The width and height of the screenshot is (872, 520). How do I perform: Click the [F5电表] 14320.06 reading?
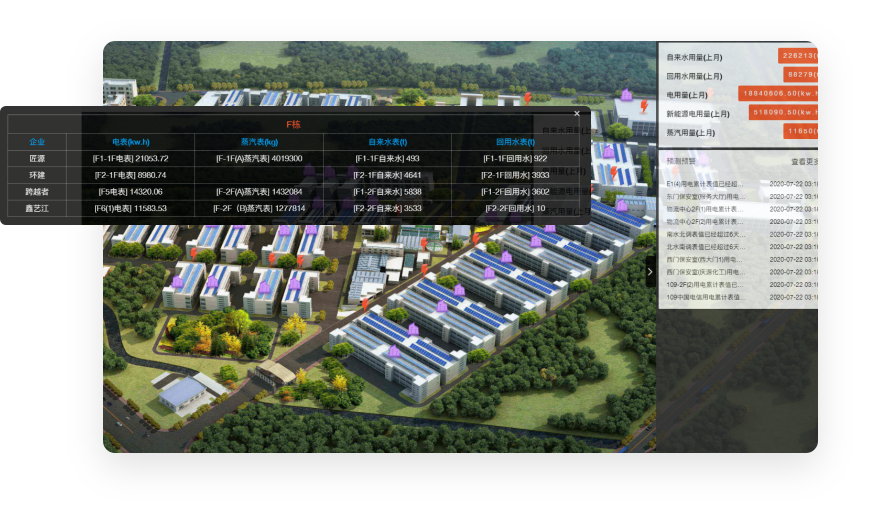[130, 191]
